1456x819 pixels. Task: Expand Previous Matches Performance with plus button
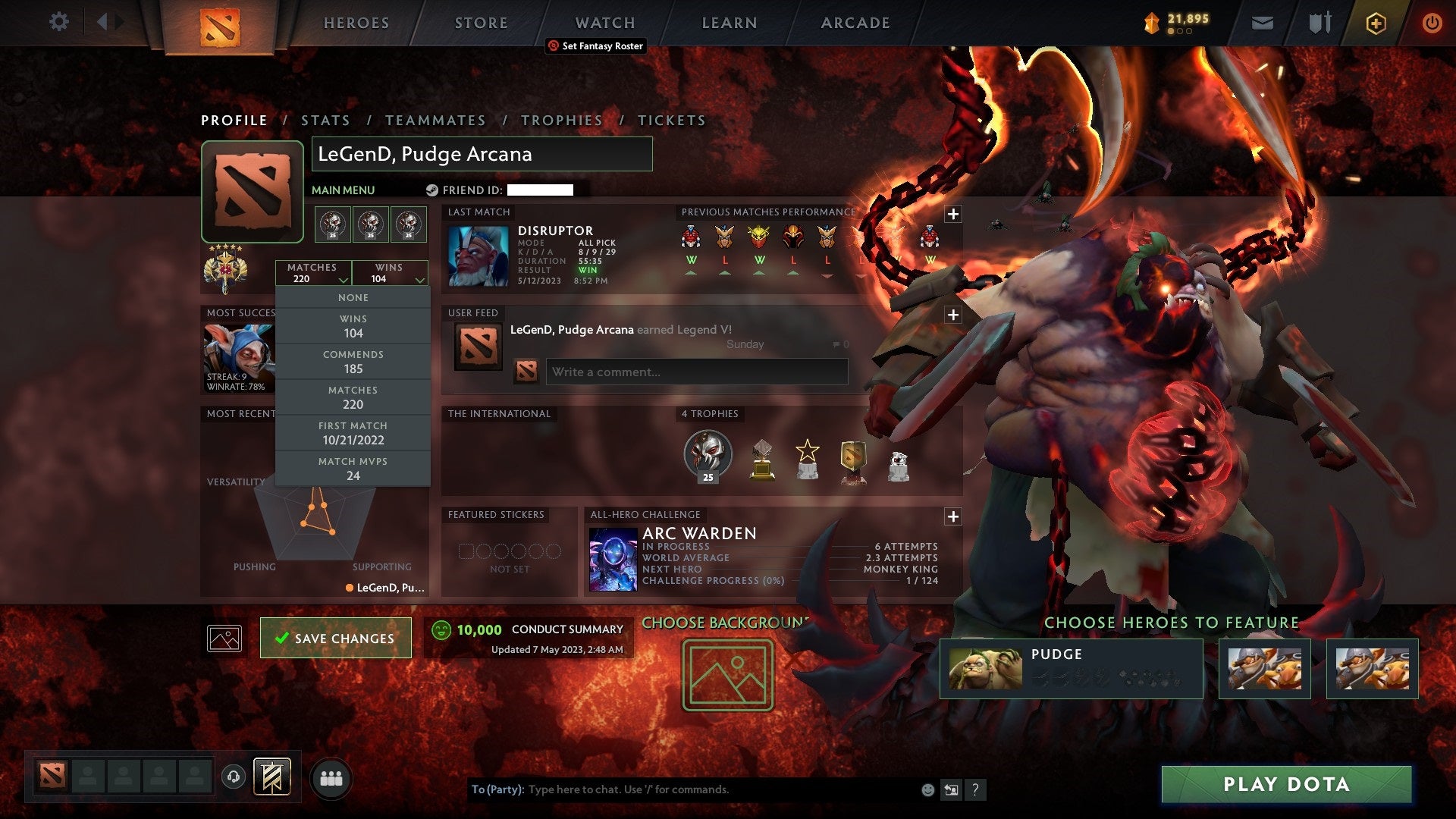(952, 213)
